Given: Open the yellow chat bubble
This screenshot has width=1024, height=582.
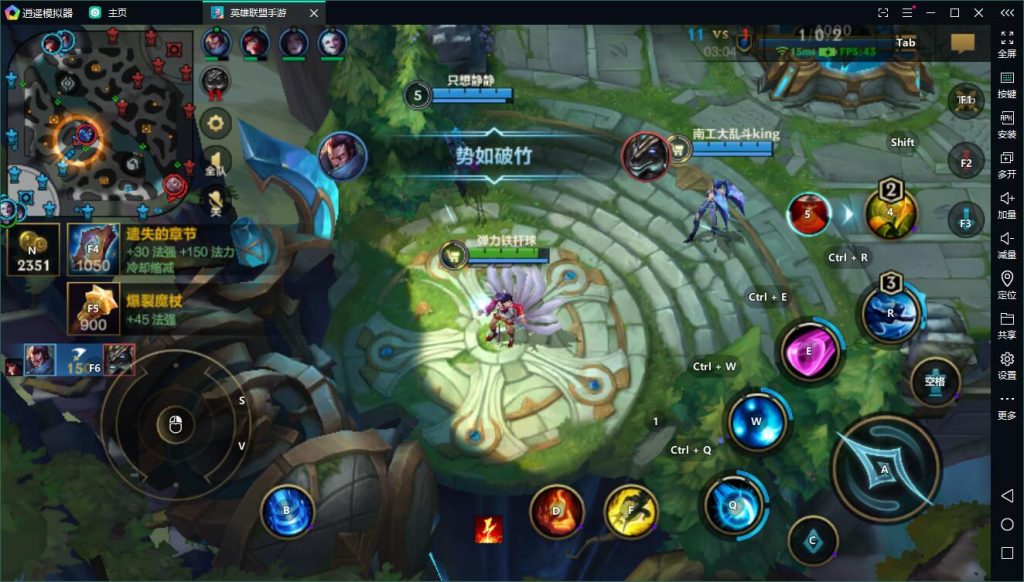Looking at the screenshot, I should pyautogui.click(x=962, y=43).
